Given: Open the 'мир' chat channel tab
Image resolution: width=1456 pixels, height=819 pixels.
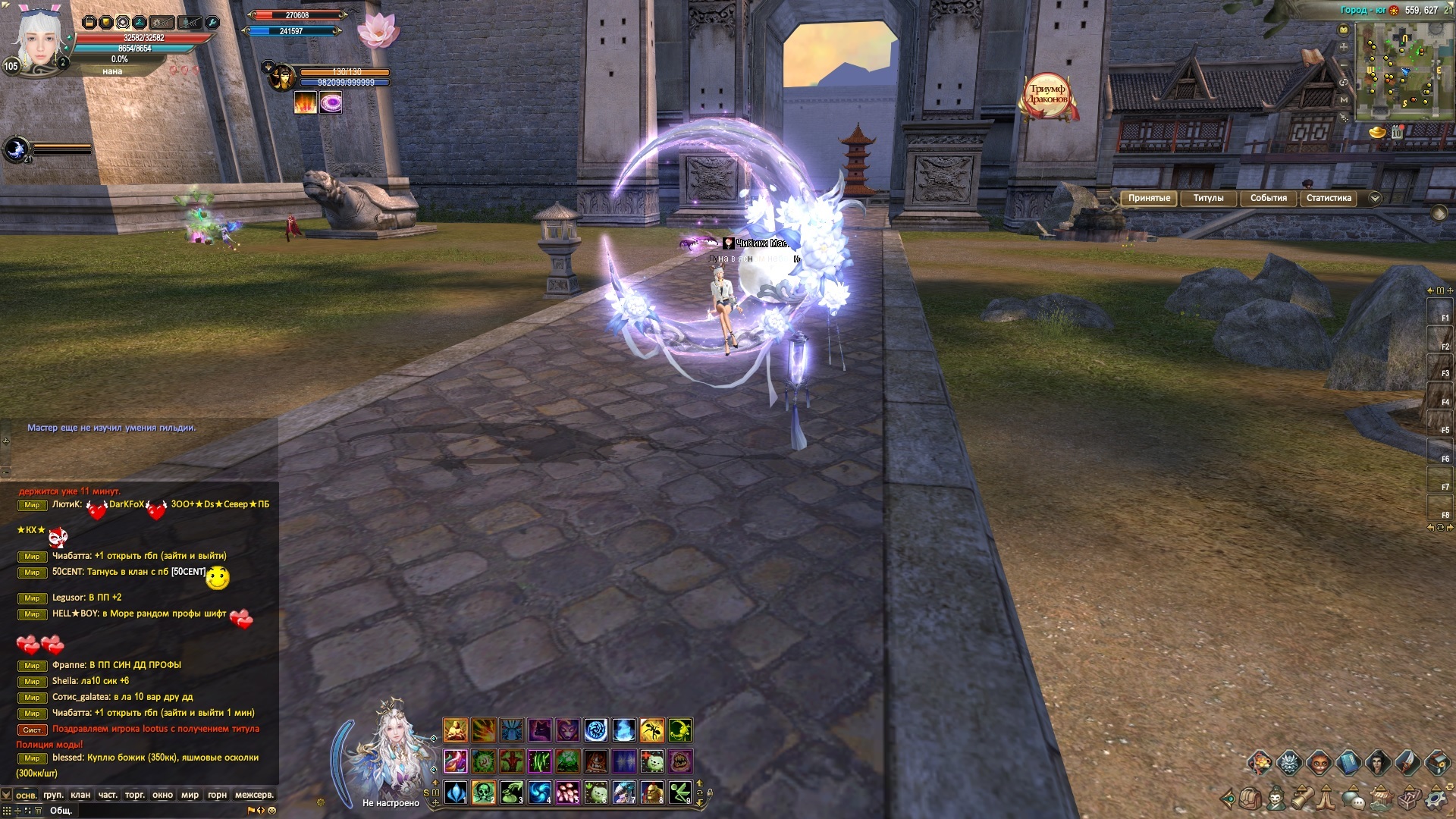Looking at the screenshot, I should point(190,795).
